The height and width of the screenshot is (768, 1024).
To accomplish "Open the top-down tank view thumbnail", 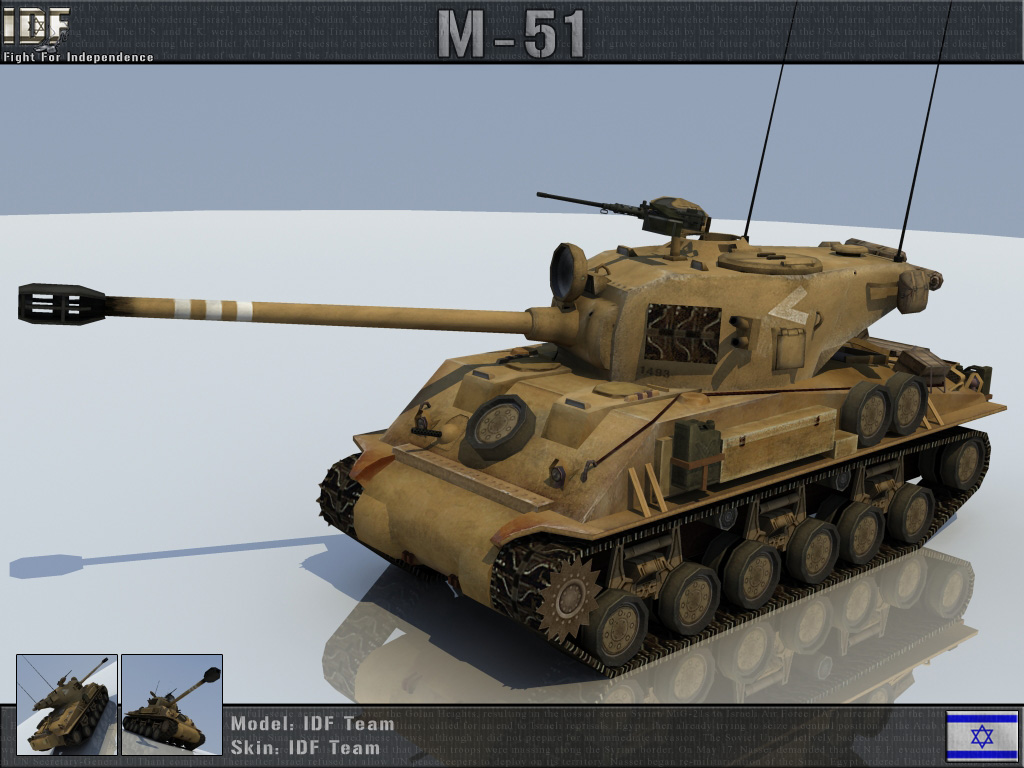I will click(x=67, y=703).
